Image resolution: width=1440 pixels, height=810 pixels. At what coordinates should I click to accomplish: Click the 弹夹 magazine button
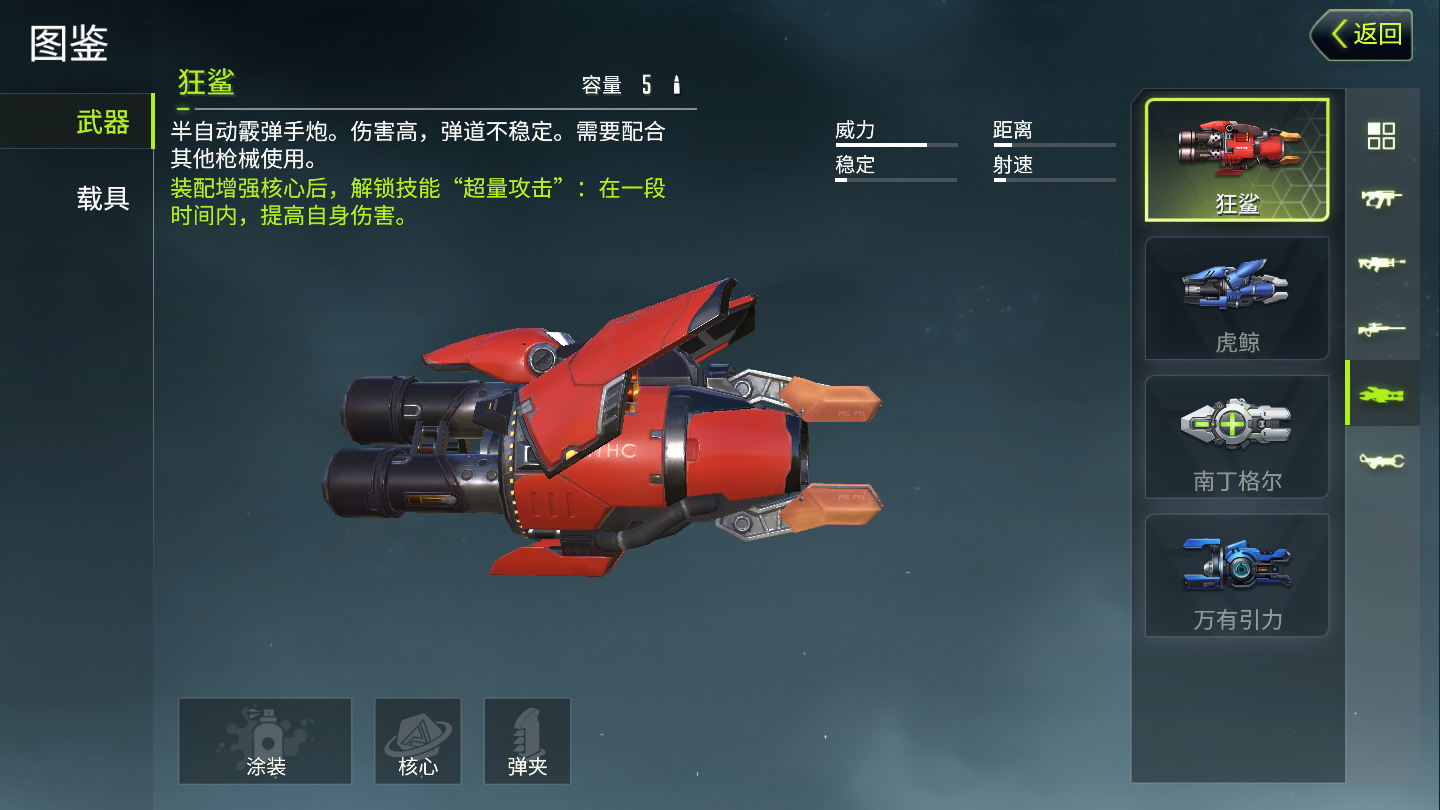click(x=527, y=741)
